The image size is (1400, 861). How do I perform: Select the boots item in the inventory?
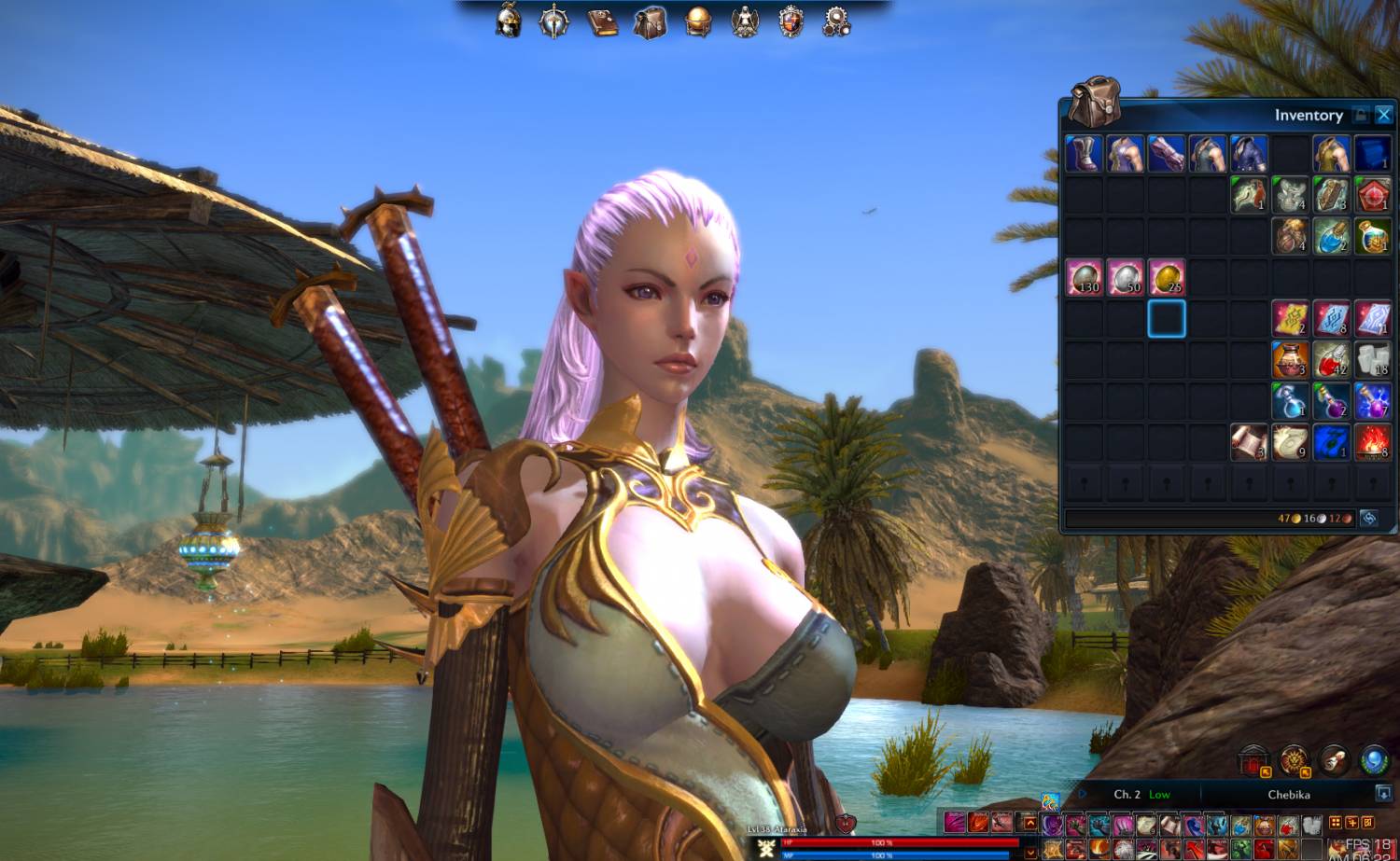(1084, 153)
